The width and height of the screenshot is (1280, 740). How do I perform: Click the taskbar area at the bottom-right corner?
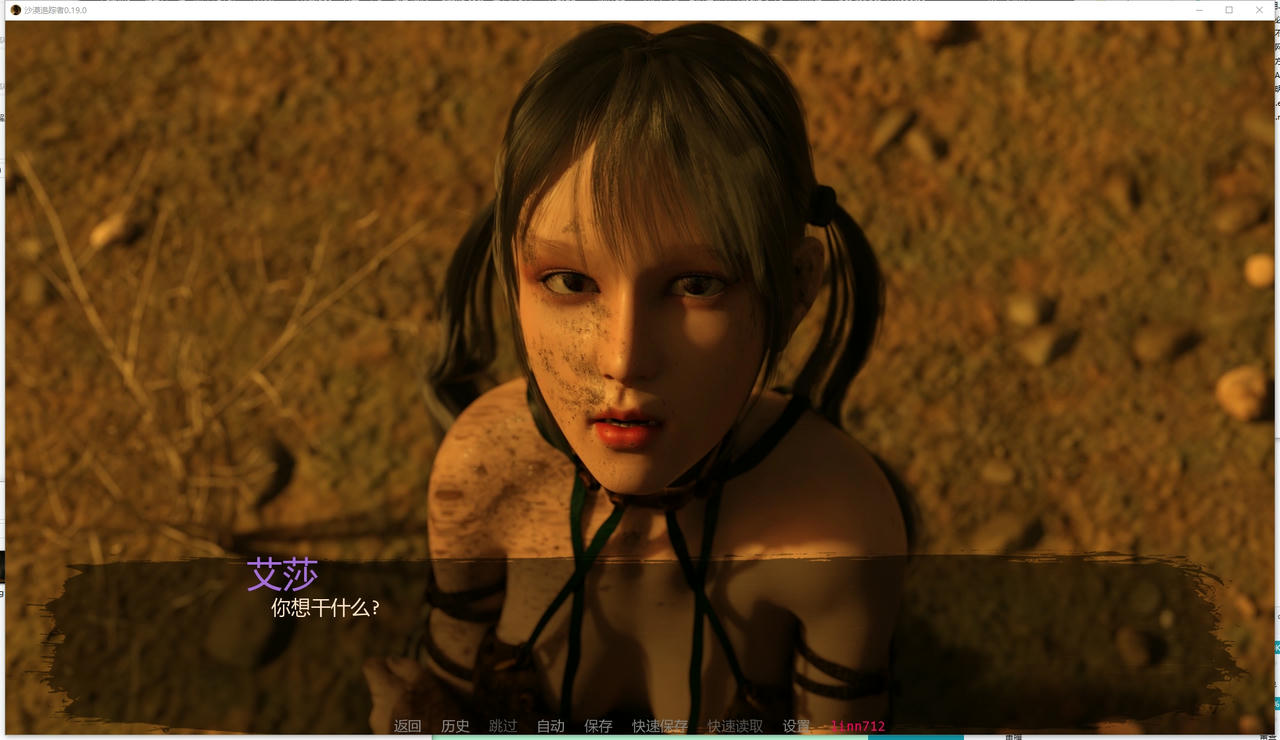click(1240, 737)
